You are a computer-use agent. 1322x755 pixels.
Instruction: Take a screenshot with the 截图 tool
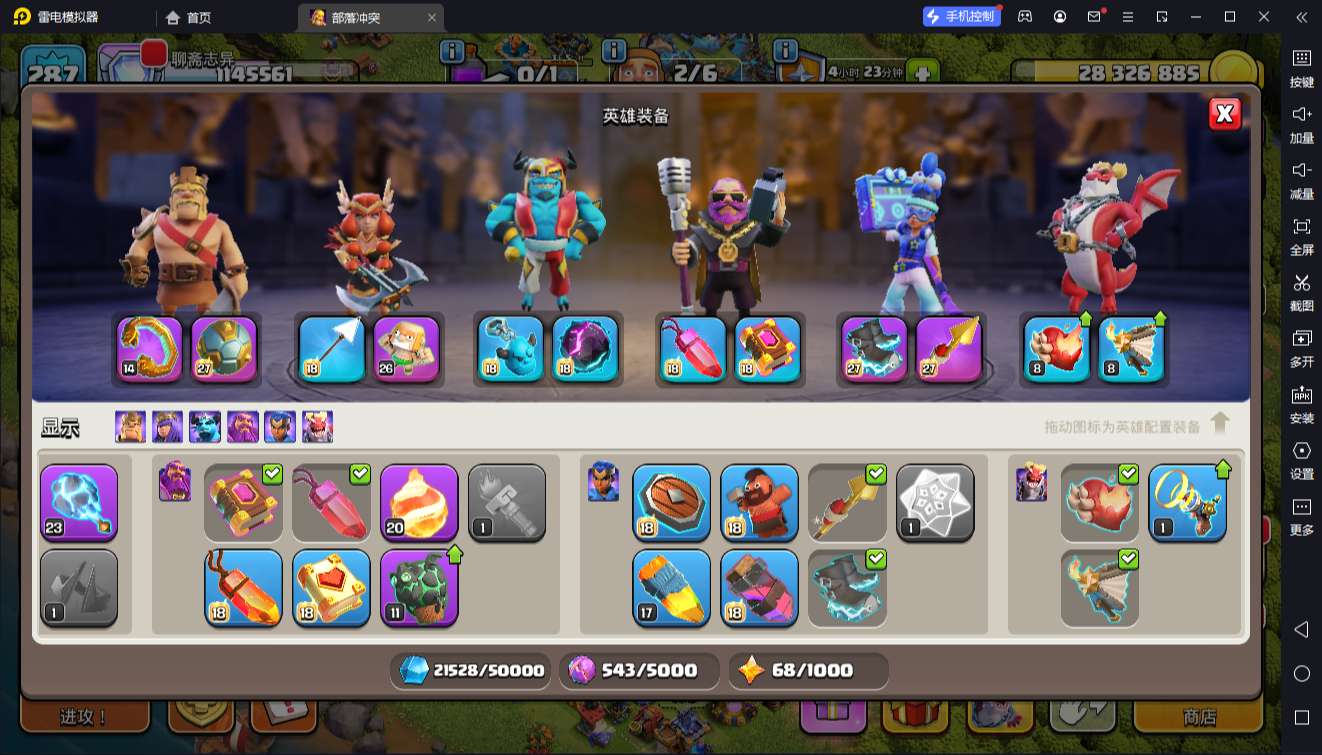[1301, 291]
